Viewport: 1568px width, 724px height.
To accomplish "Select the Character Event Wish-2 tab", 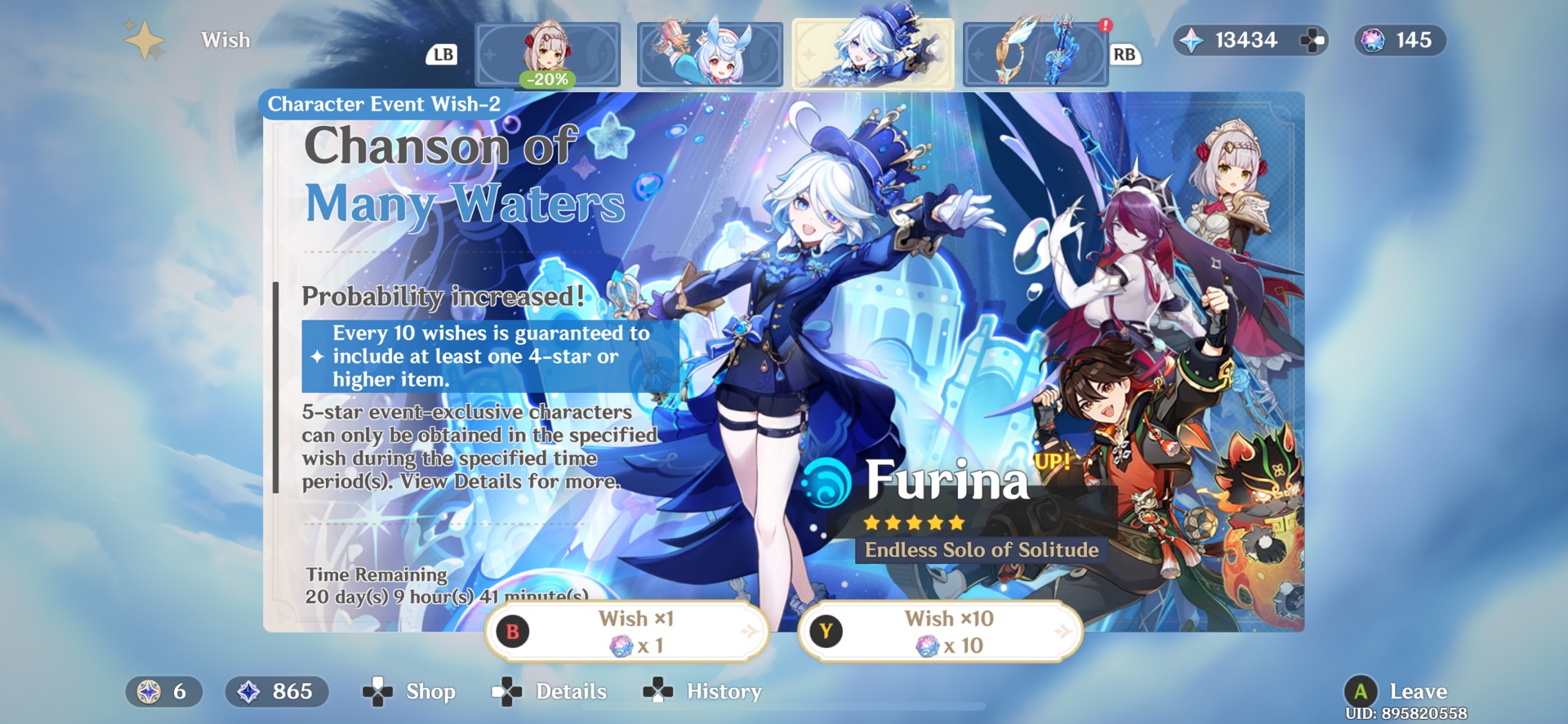I will click(x=384, y=103).
